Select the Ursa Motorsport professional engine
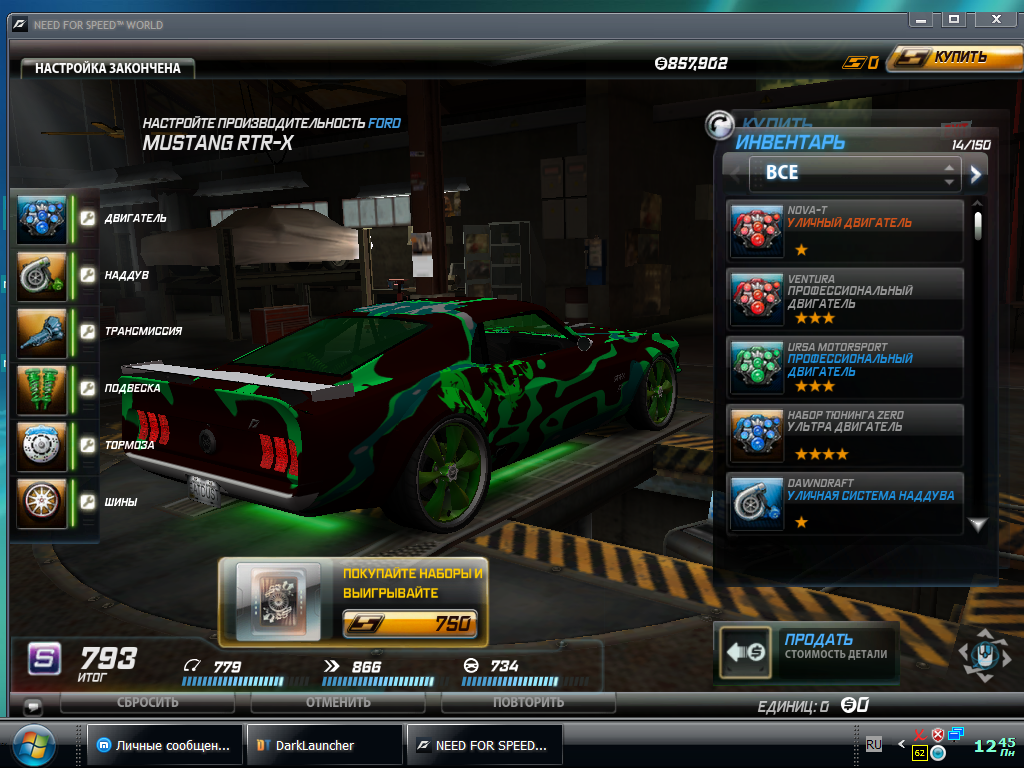 [846, 366]
